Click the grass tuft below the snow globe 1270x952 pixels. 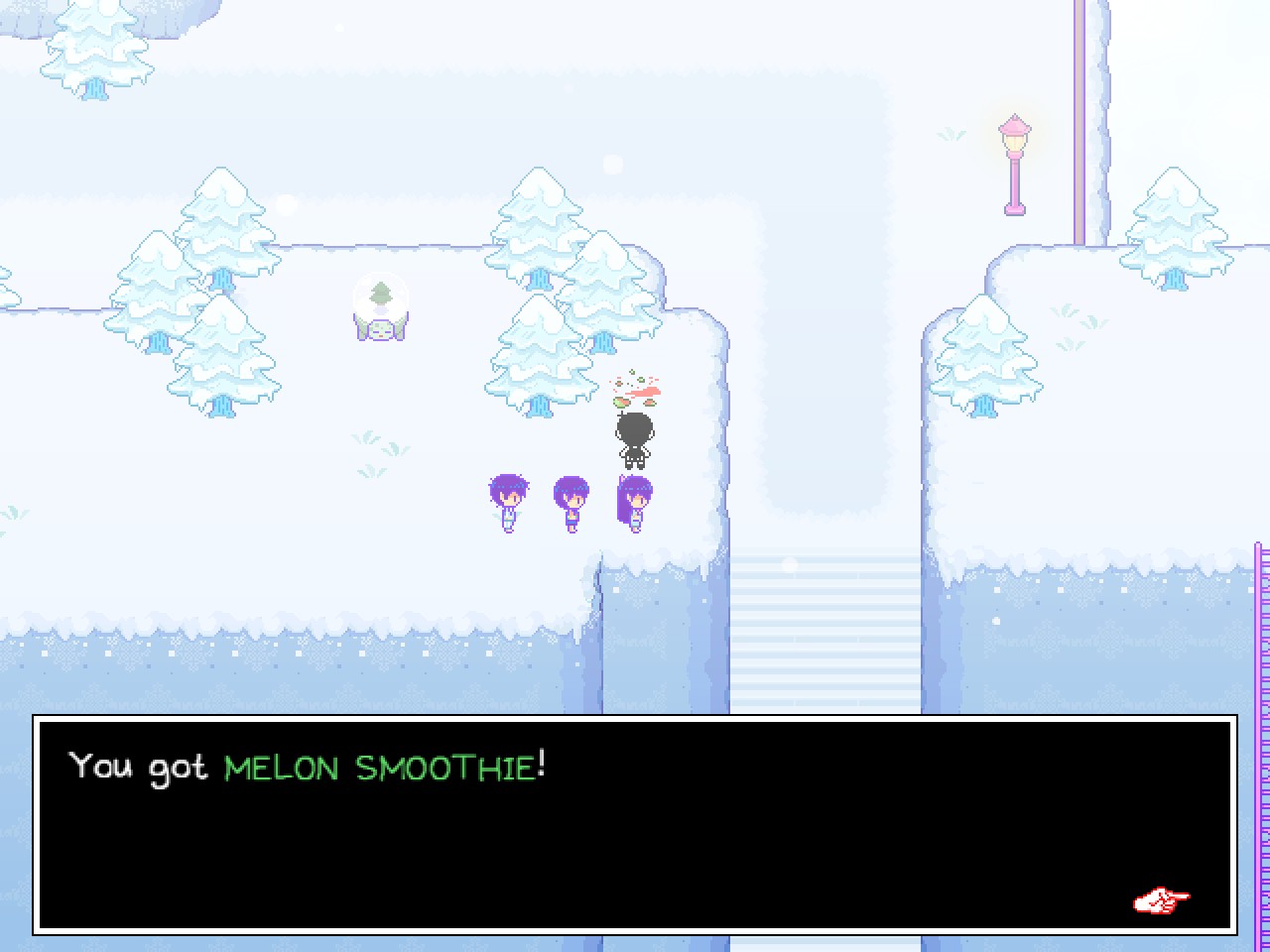[370, 437]
